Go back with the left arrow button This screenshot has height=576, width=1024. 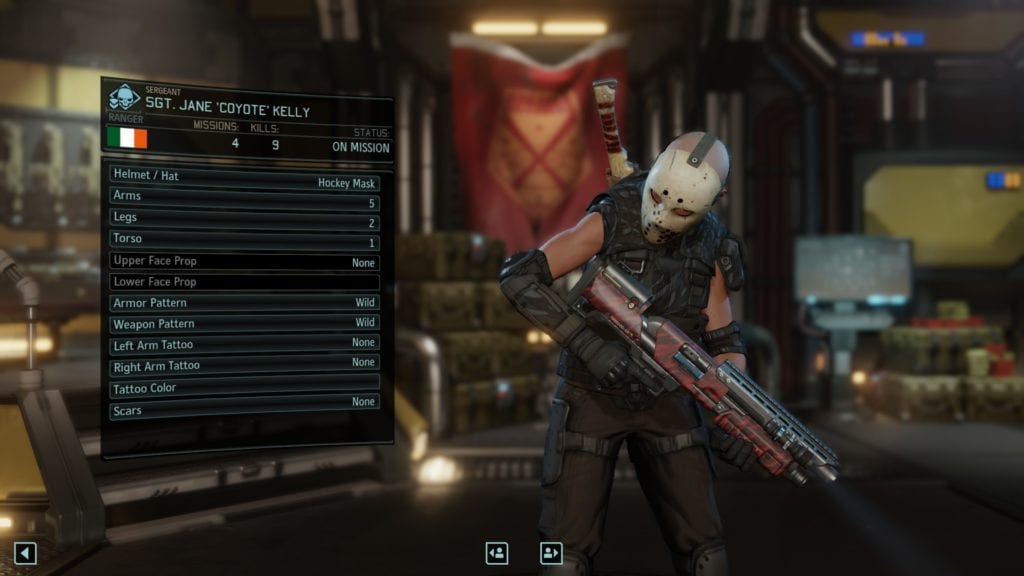26,553
